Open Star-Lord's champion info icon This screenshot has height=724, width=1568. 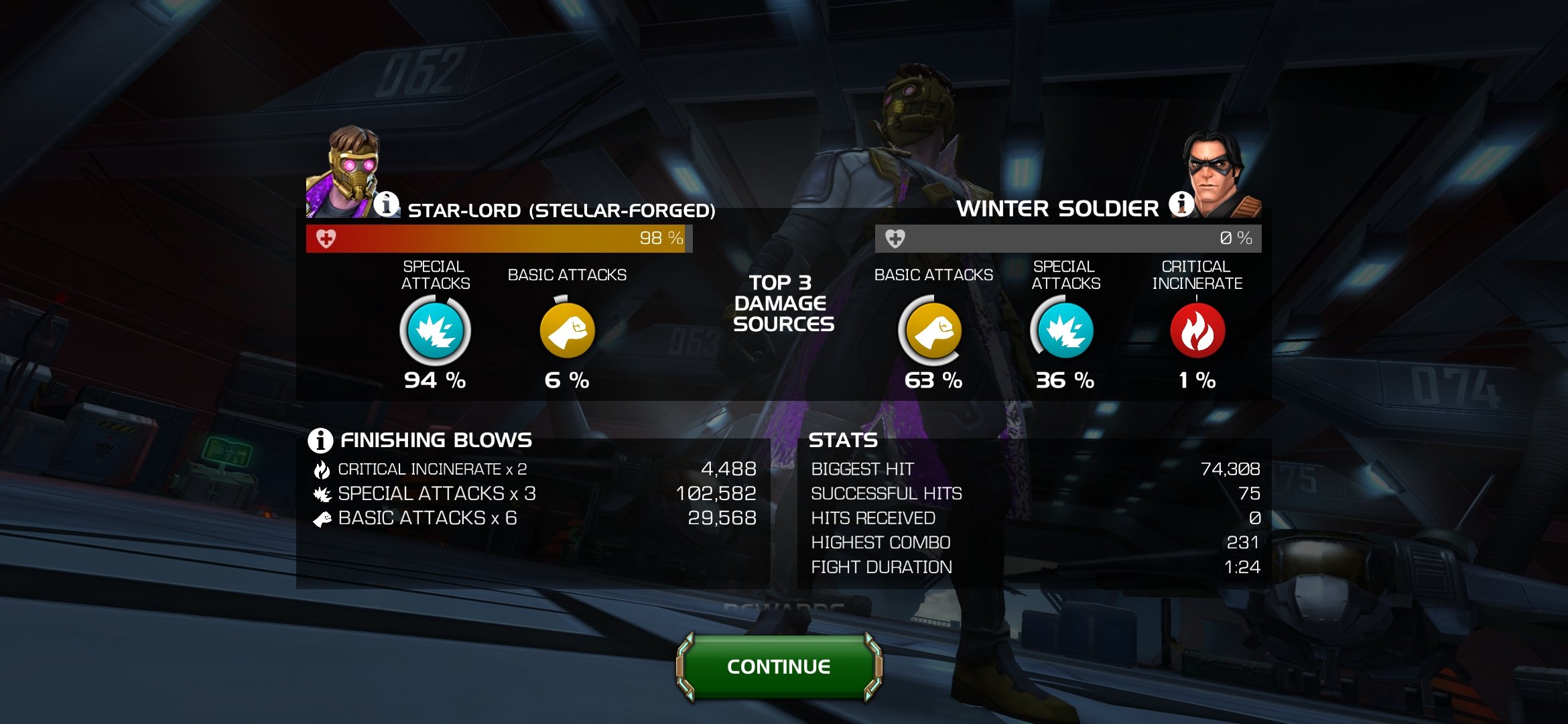point(387,203)
